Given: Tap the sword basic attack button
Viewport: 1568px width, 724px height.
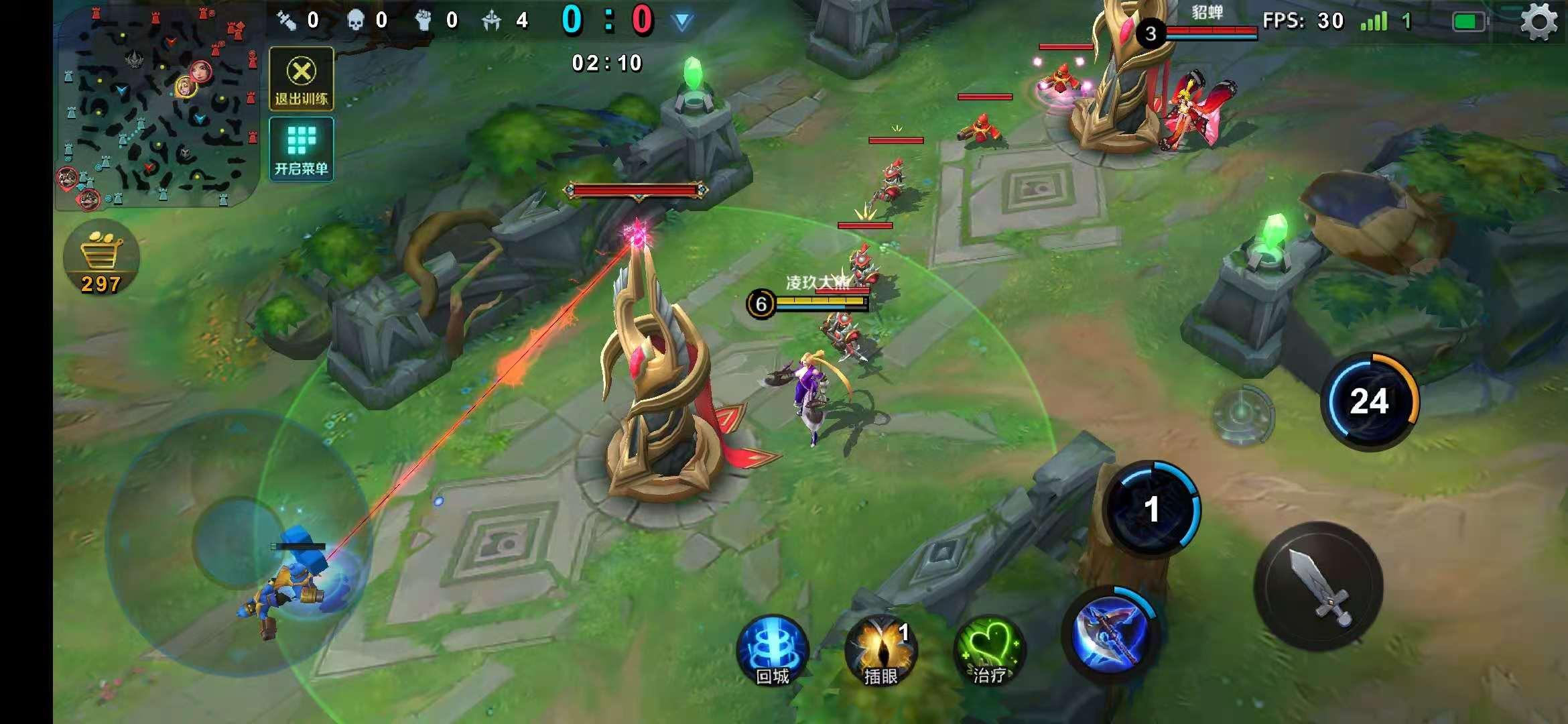Looking at the screenshot, I should 1318,586.
